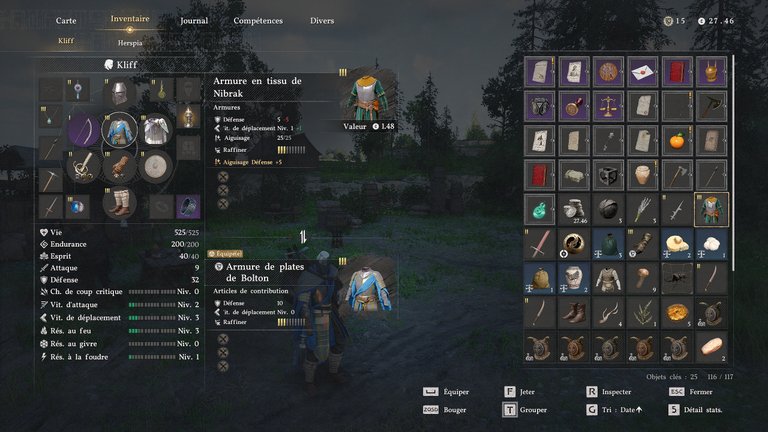This screenshot has height=432, width=768.
Task: Pick the equipped round shield slot
Action: (x=154, y=166)
